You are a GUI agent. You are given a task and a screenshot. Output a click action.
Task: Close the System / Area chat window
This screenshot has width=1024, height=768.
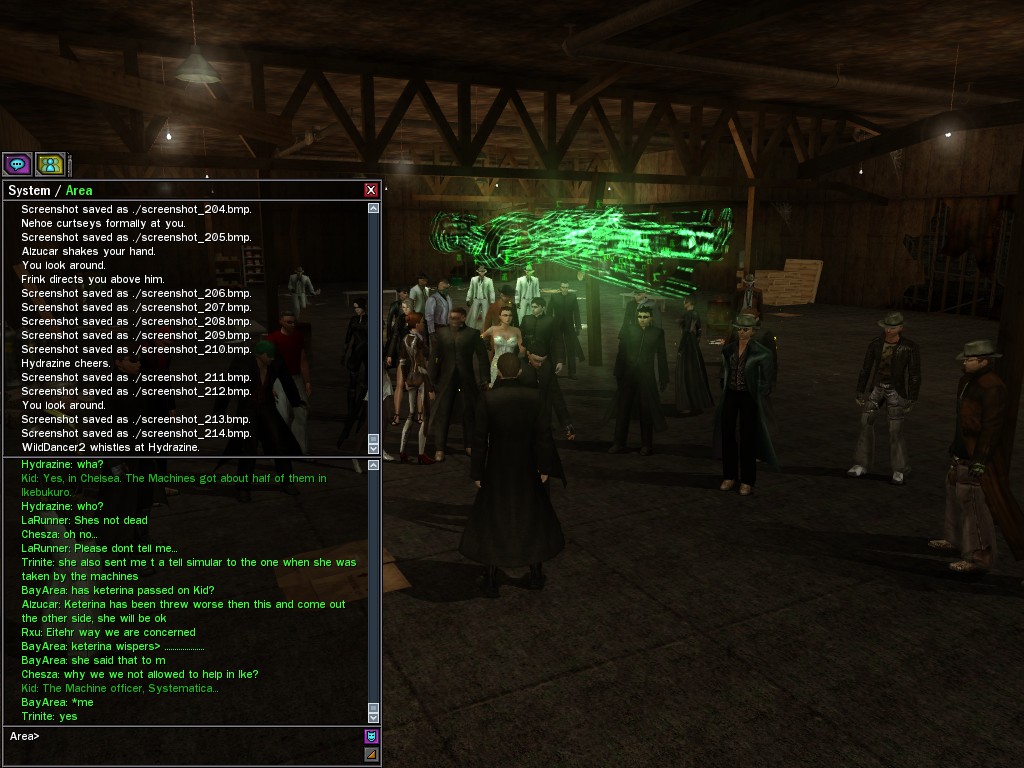coord(371,190)
